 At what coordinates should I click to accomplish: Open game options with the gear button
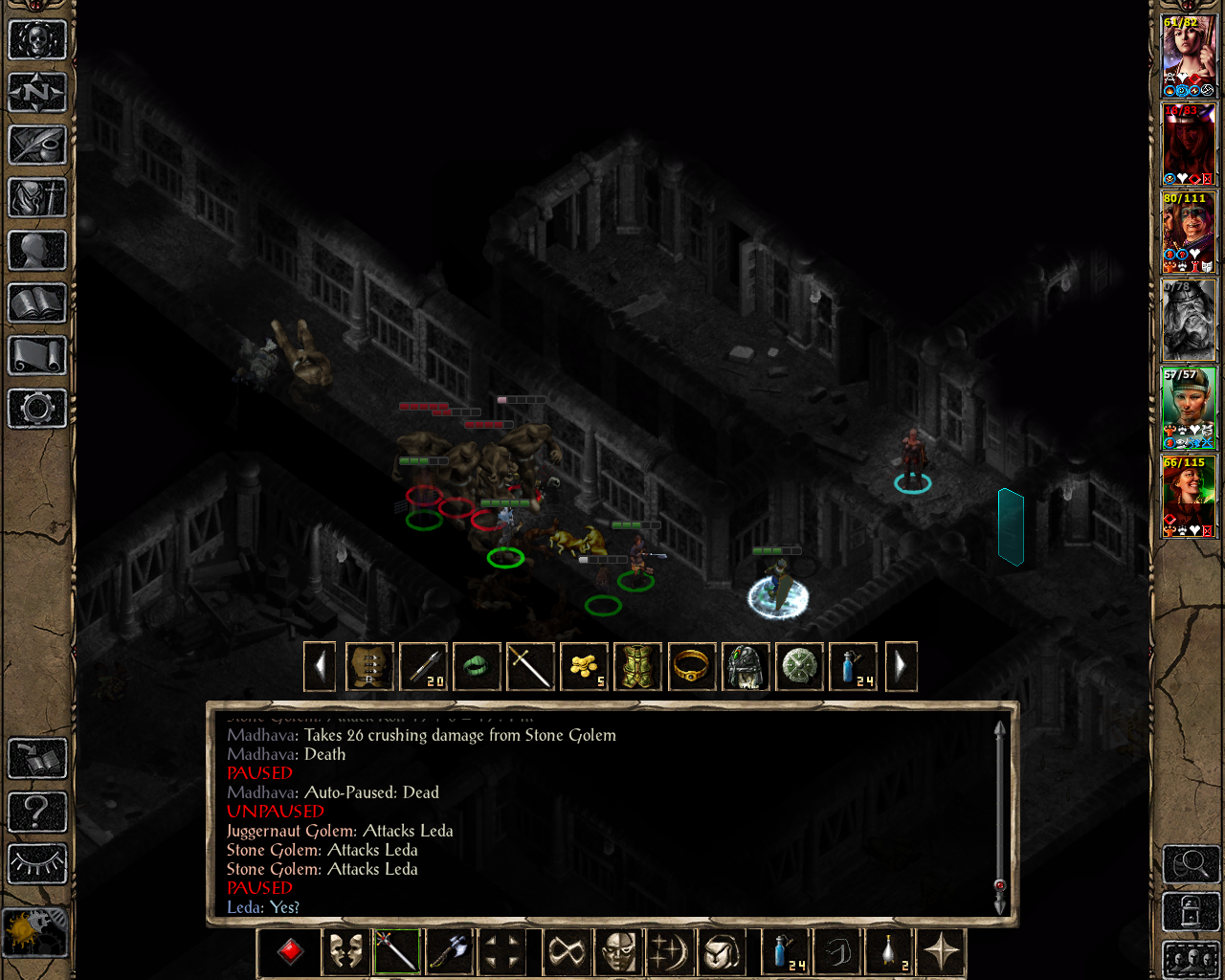point(37,409)
